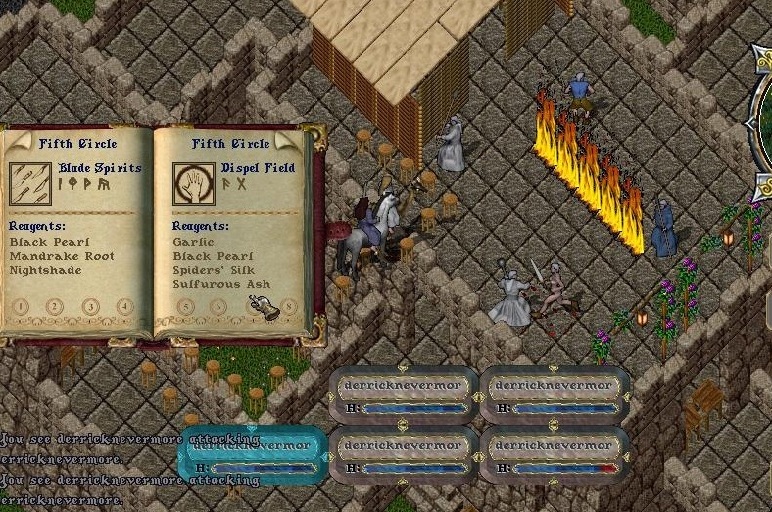This screenshot has width=772, height=512.
Task: Turn to the previous spellbook page
Action: [x=17, y=137]
